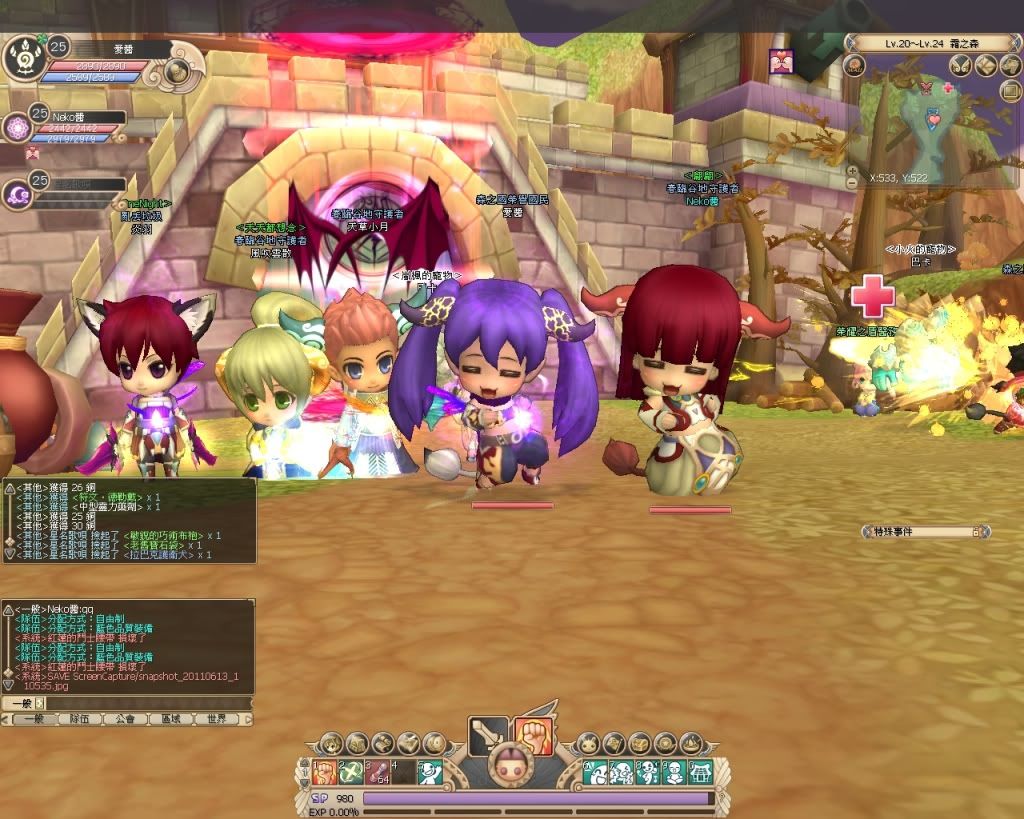The width and height of the screenshot is (1024, 819).
Task: Use the green cross skill in slot 2
Action: [350, 772]
